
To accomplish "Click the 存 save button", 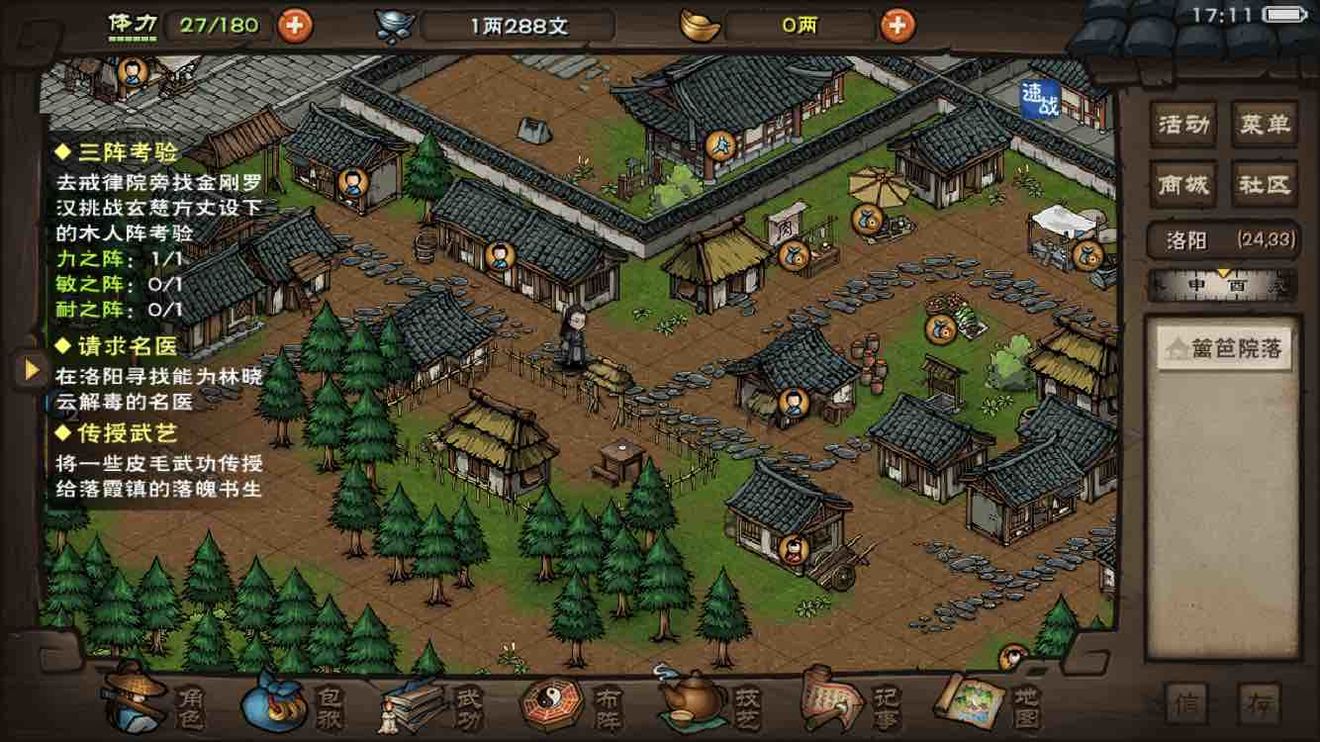I will 1258,703.
